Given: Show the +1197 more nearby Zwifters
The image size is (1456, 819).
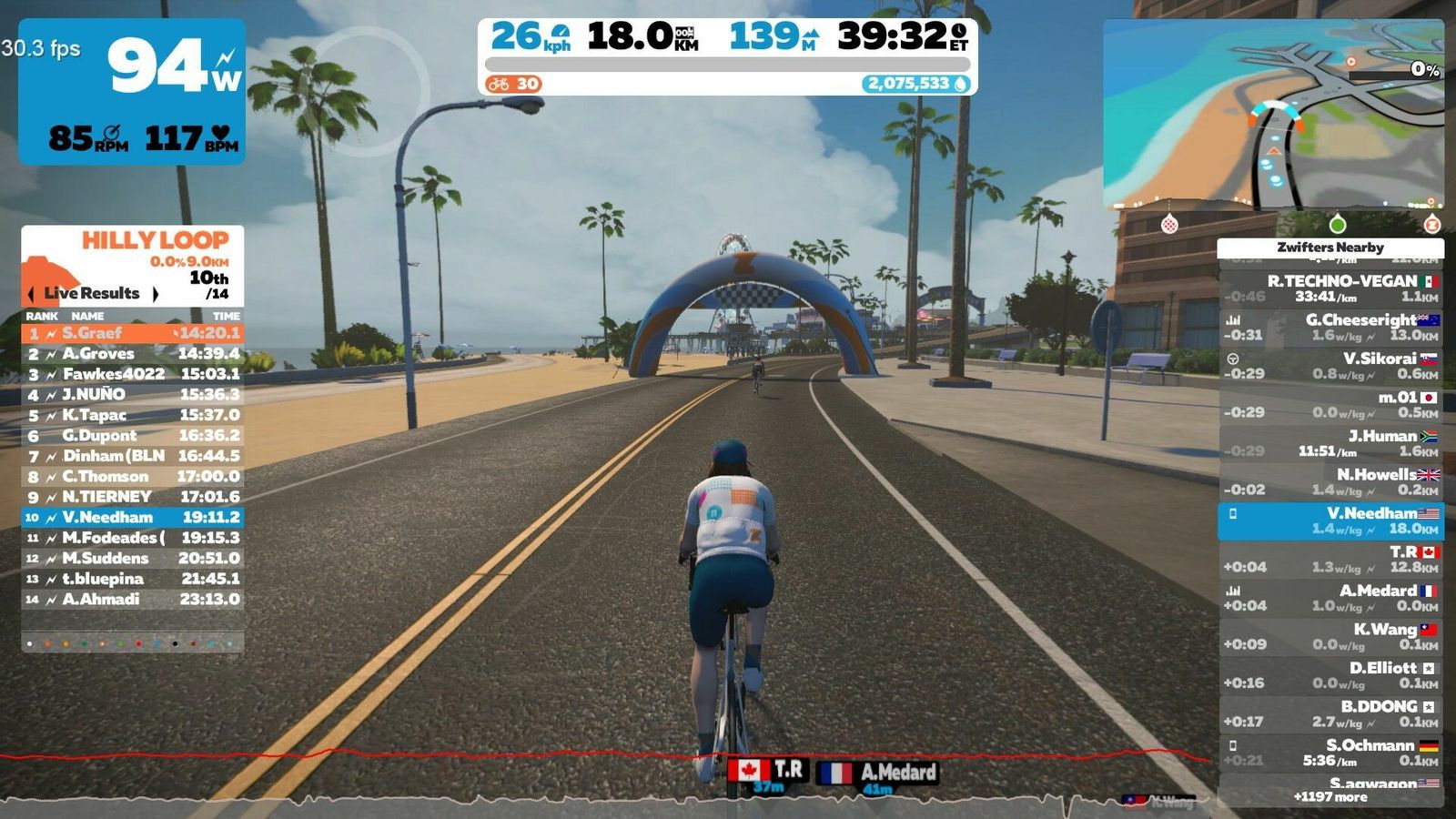Looking at the screenshot, I should [1330, 797].
